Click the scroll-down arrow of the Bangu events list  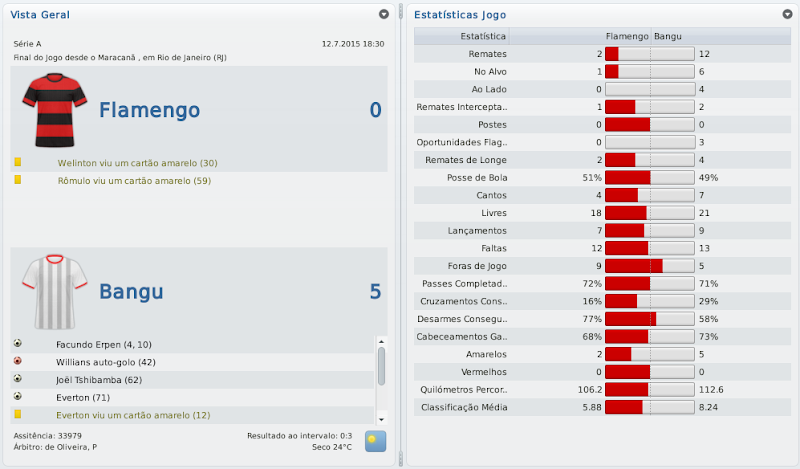(x=381, y=417)
